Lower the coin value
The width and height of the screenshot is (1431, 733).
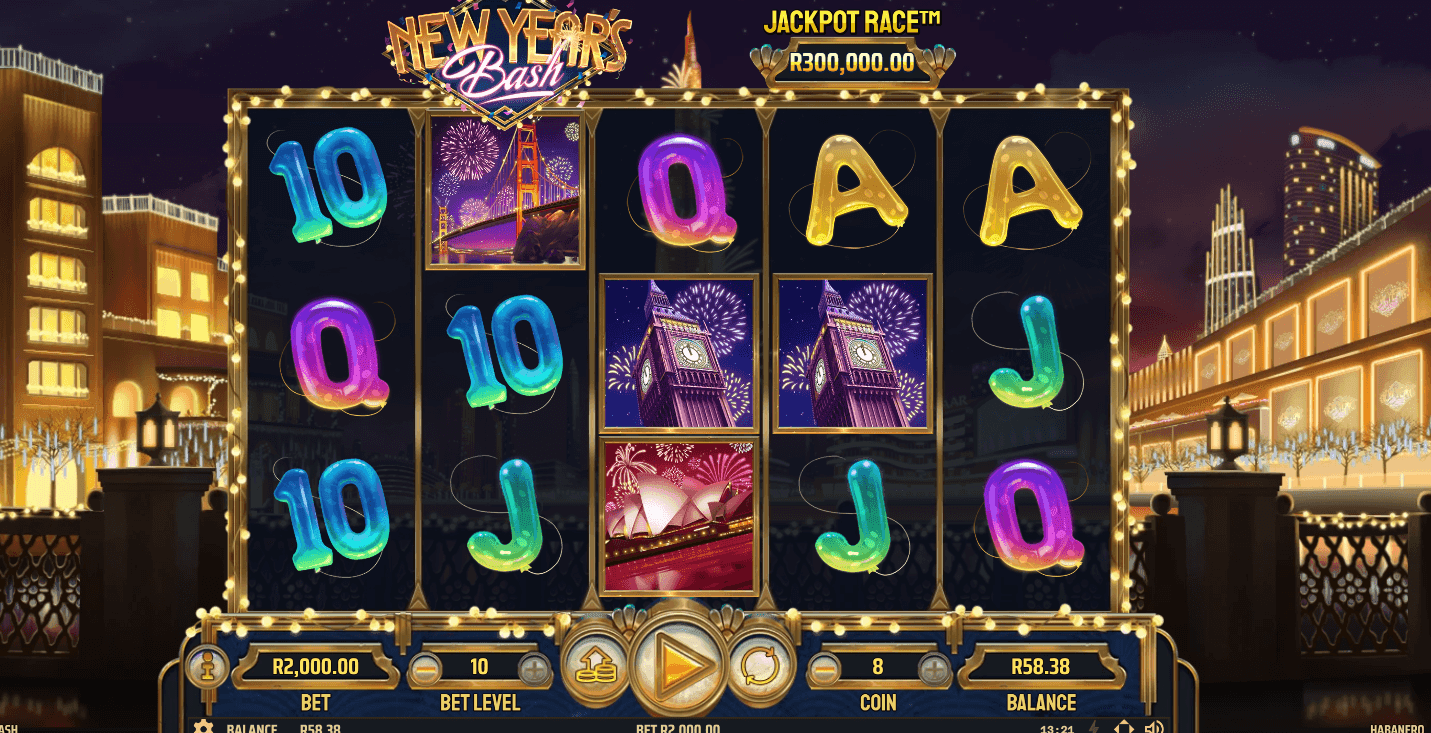[x=823, y=667]
